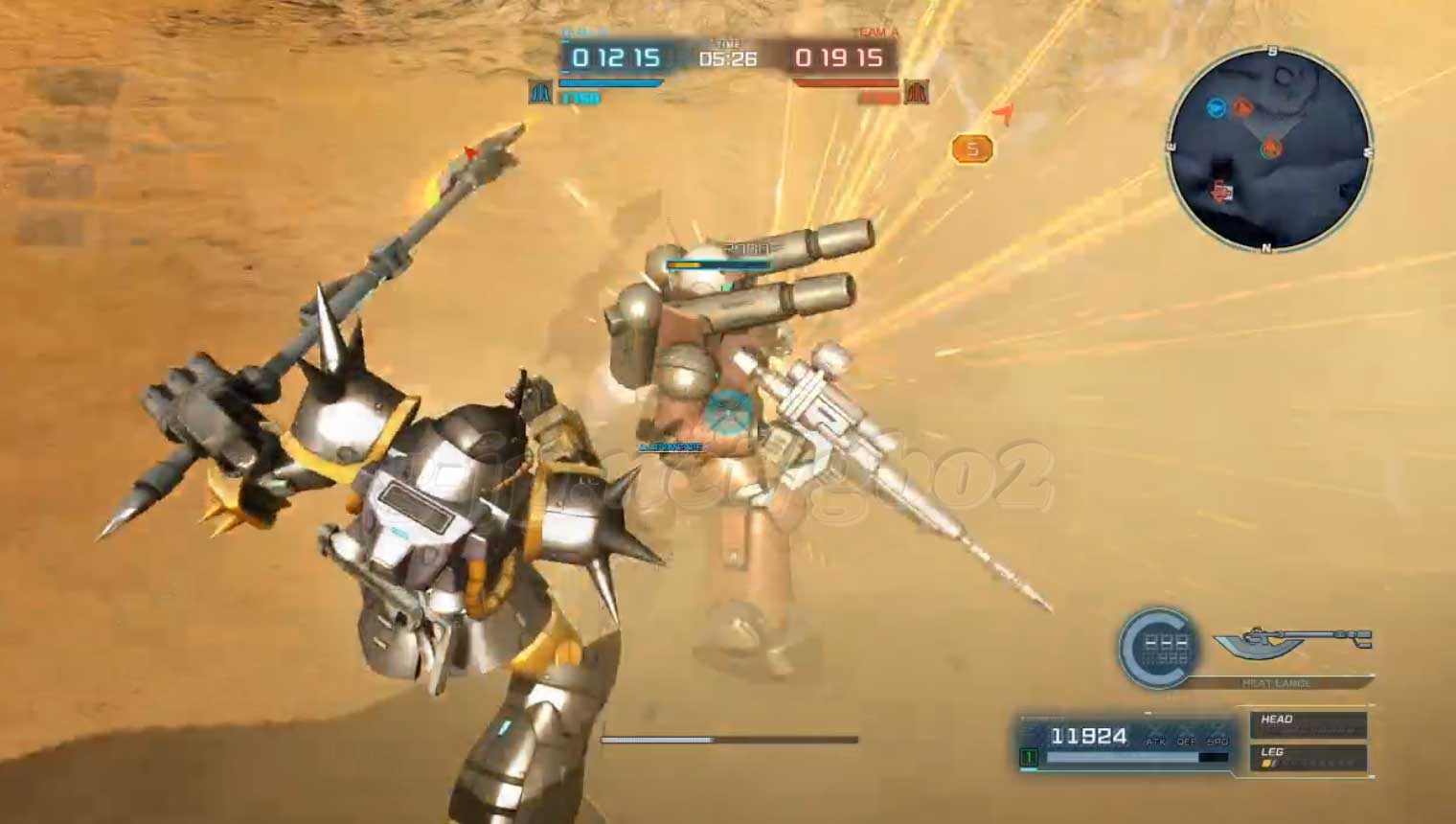The width and height of the screenshot is (1456, 824).
Task: Click the blue team base icon
Action: pyautogui.click(x=541, y=93)
